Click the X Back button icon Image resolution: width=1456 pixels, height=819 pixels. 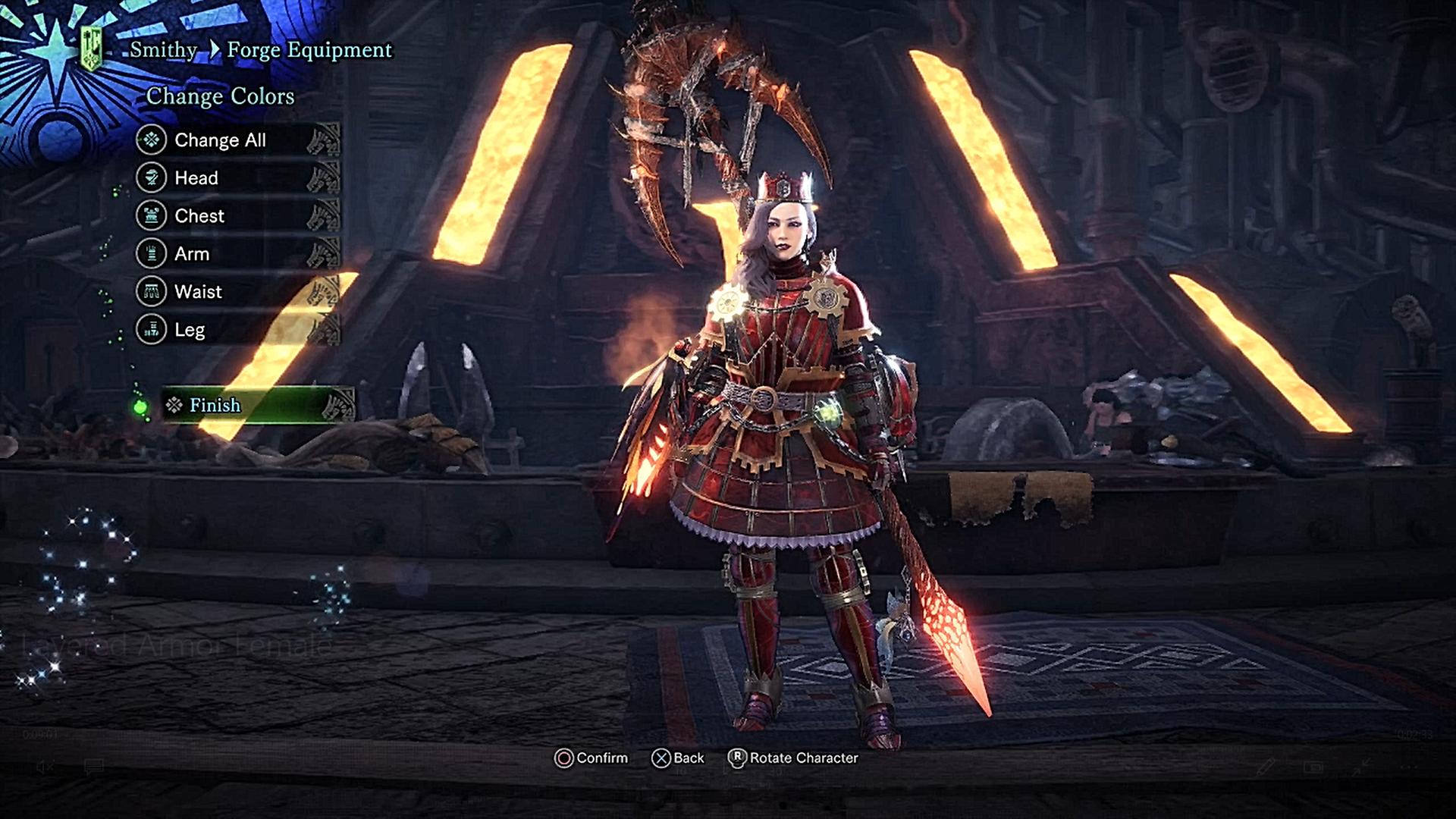[661, 758]
